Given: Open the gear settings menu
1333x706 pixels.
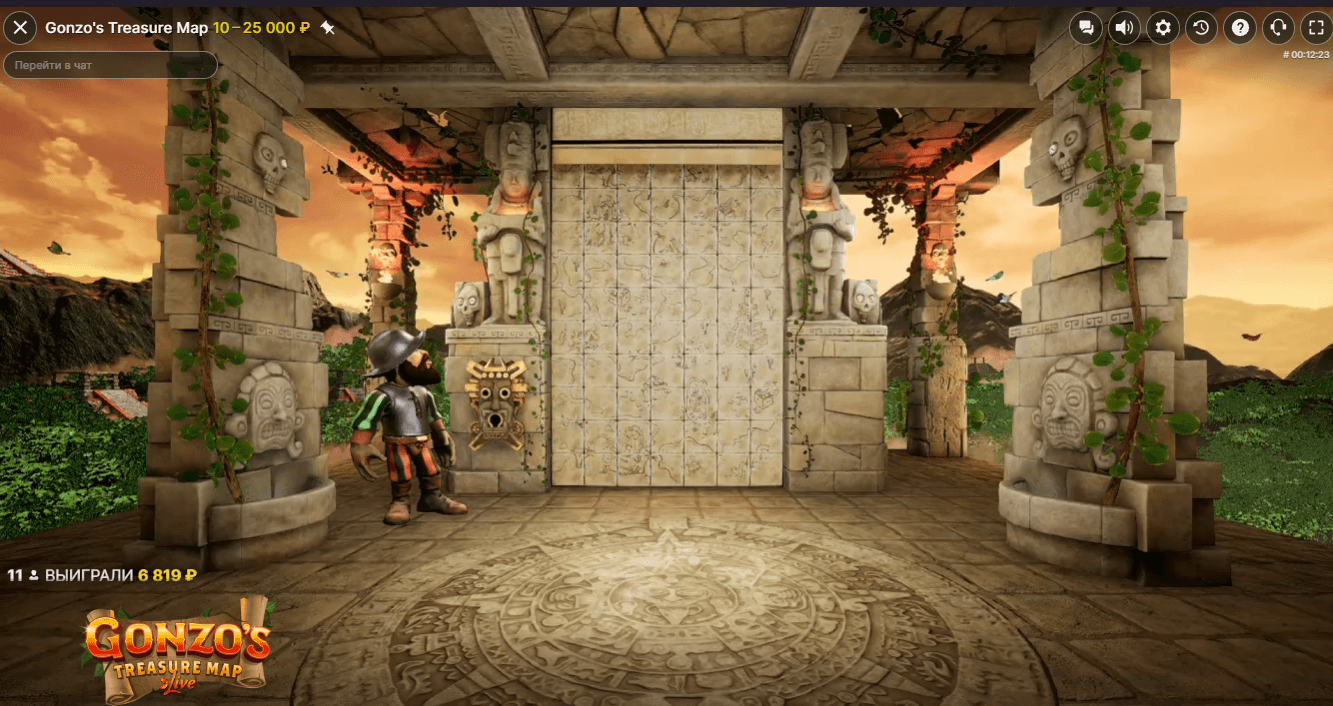Looking at the screenshot, I should click(1162, 28).
